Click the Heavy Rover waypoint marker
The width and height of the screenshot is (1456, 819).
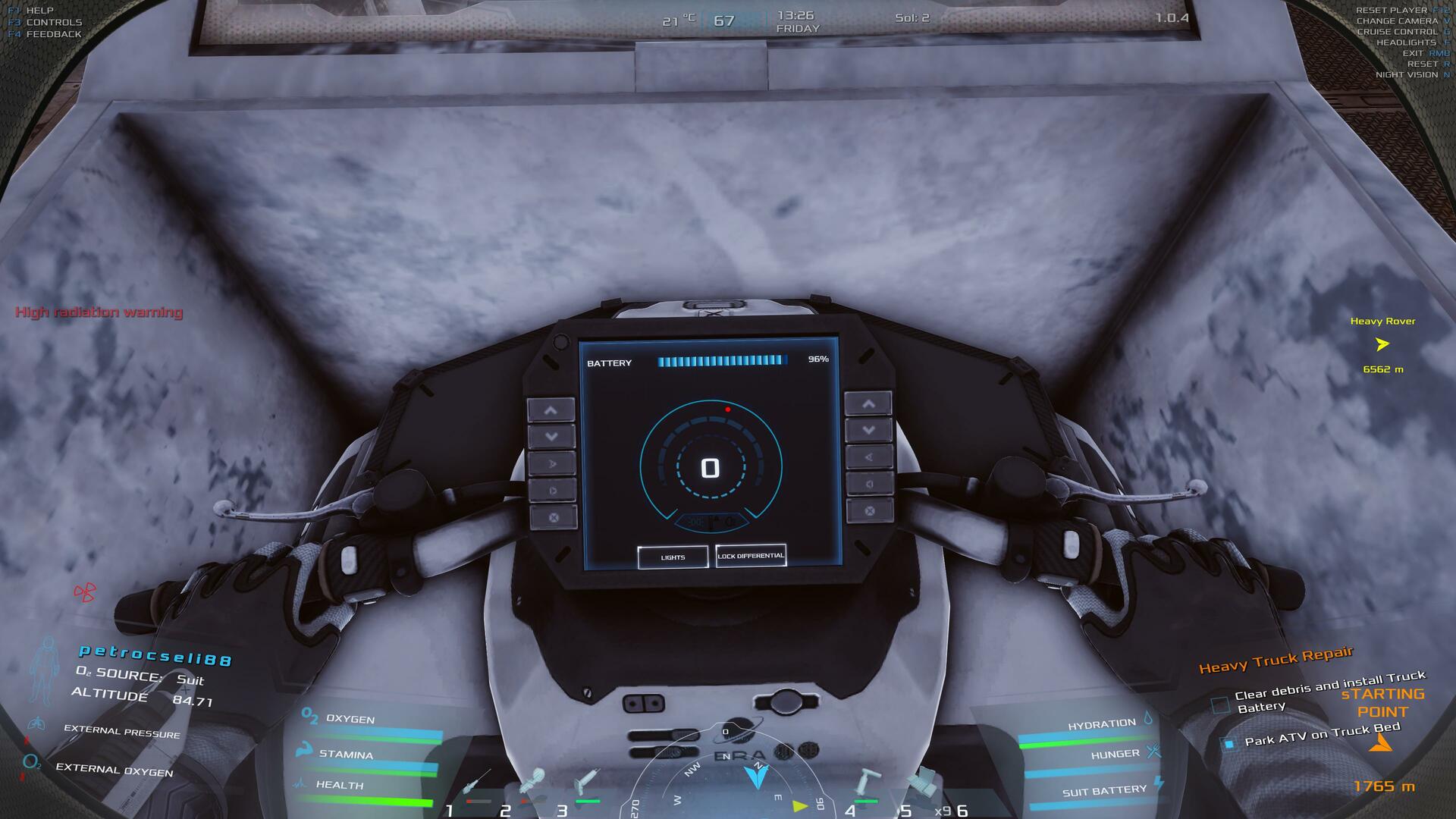coord(1382,344)
